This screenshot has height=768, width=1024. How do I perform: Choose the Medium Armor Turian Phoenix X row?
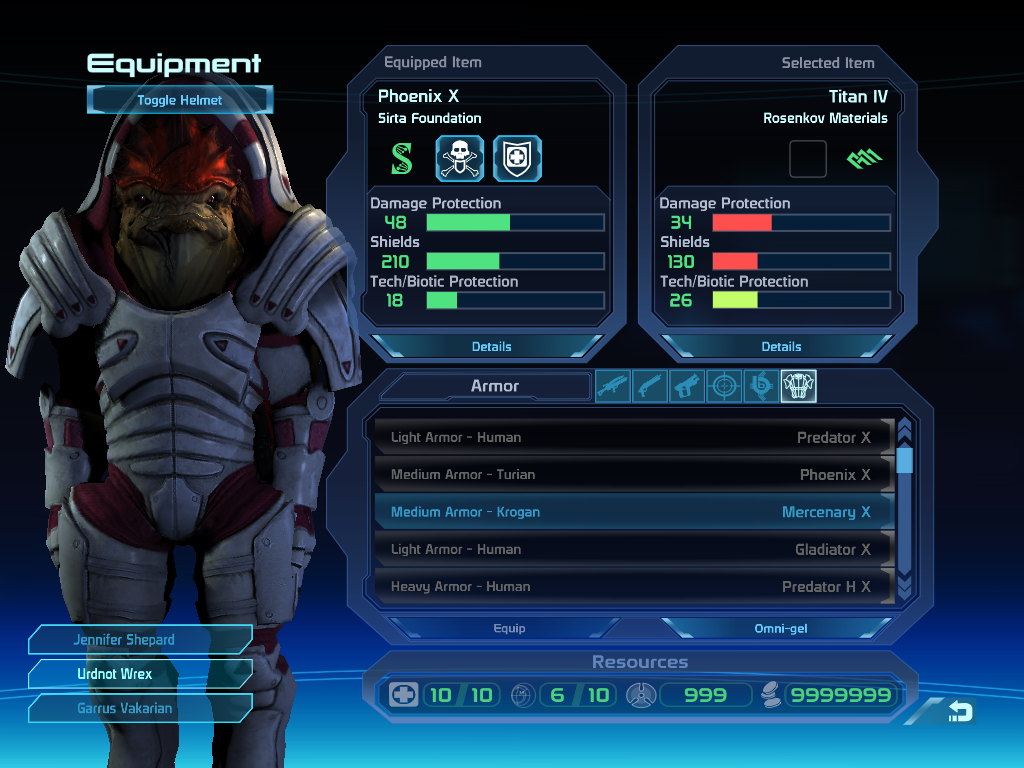[x=632, y=474]
